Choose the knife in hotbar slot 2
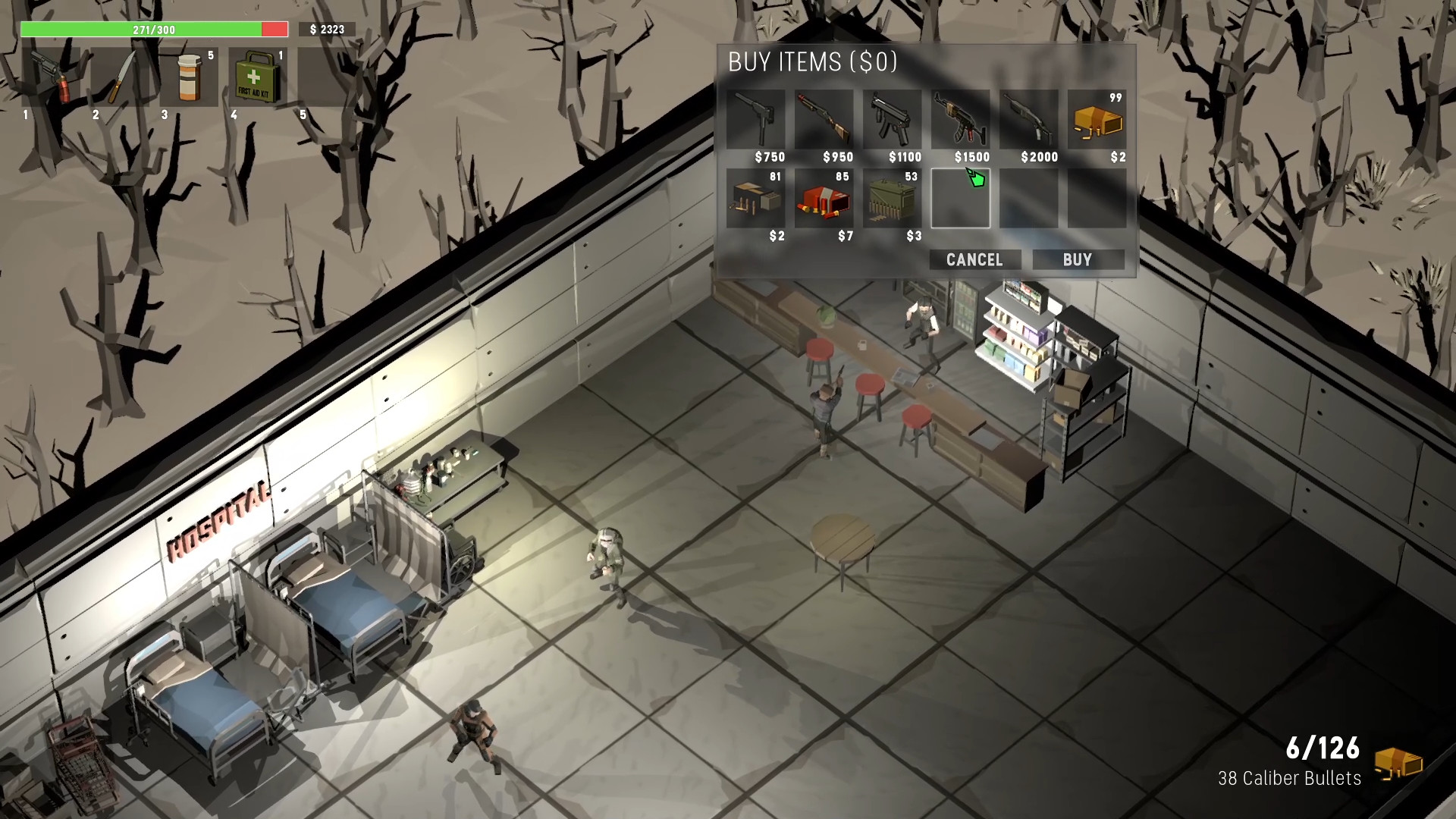This screenshot has height=819, width=1456. pyautogui.click(x=122, y=78)
